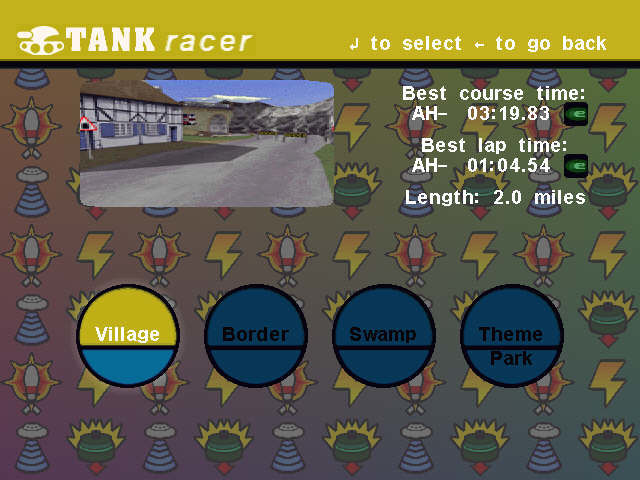The width and height of the screenshot is (640, 480).
Task: Pick the Swamp course
Action: click(x=383, y=336)
